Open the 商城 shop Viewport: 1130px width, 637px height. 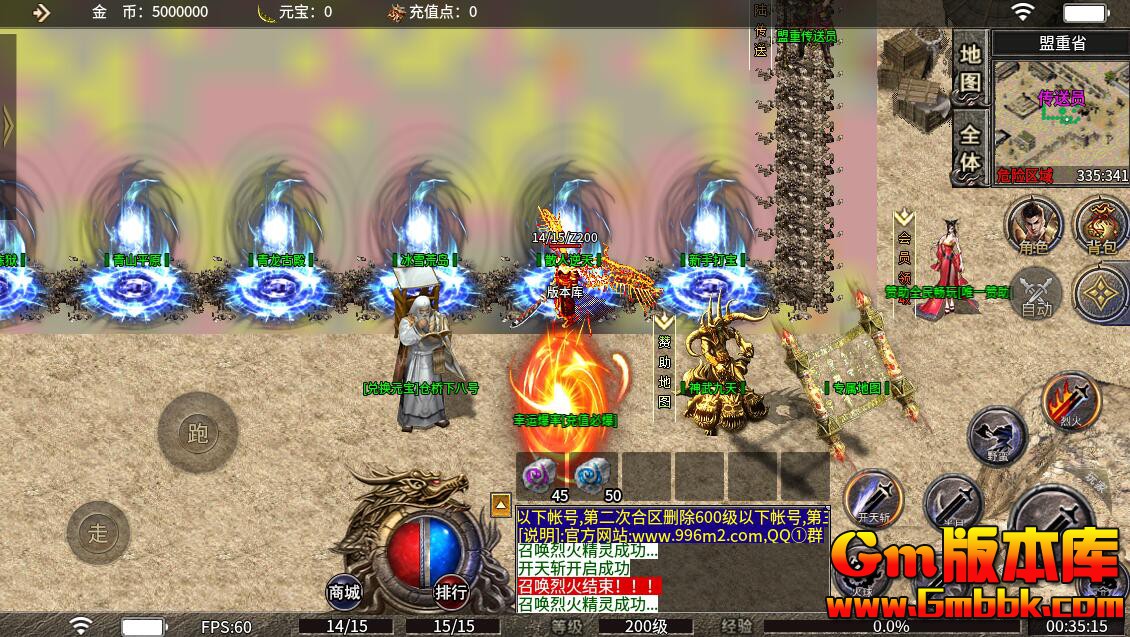344,592
